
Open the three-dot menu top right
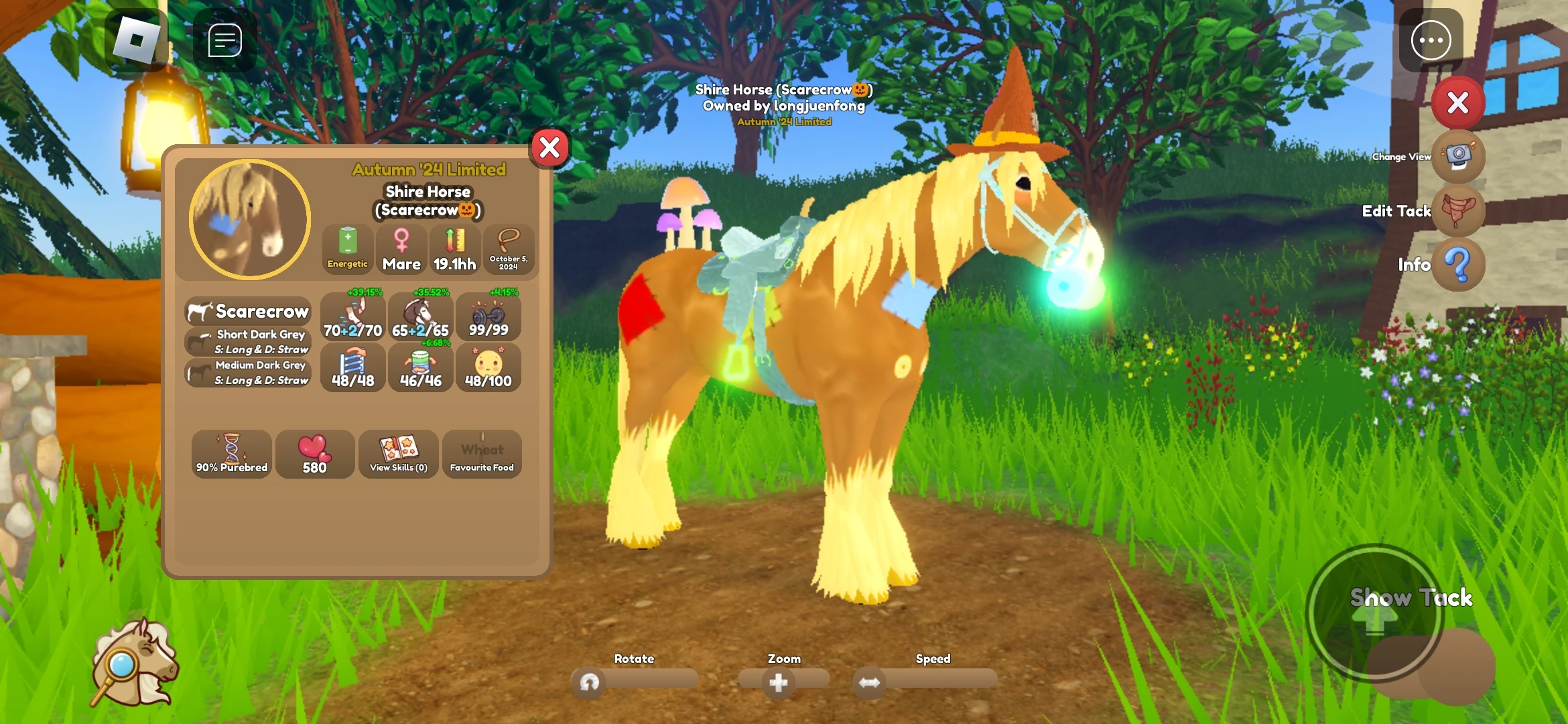(1431, 40)
